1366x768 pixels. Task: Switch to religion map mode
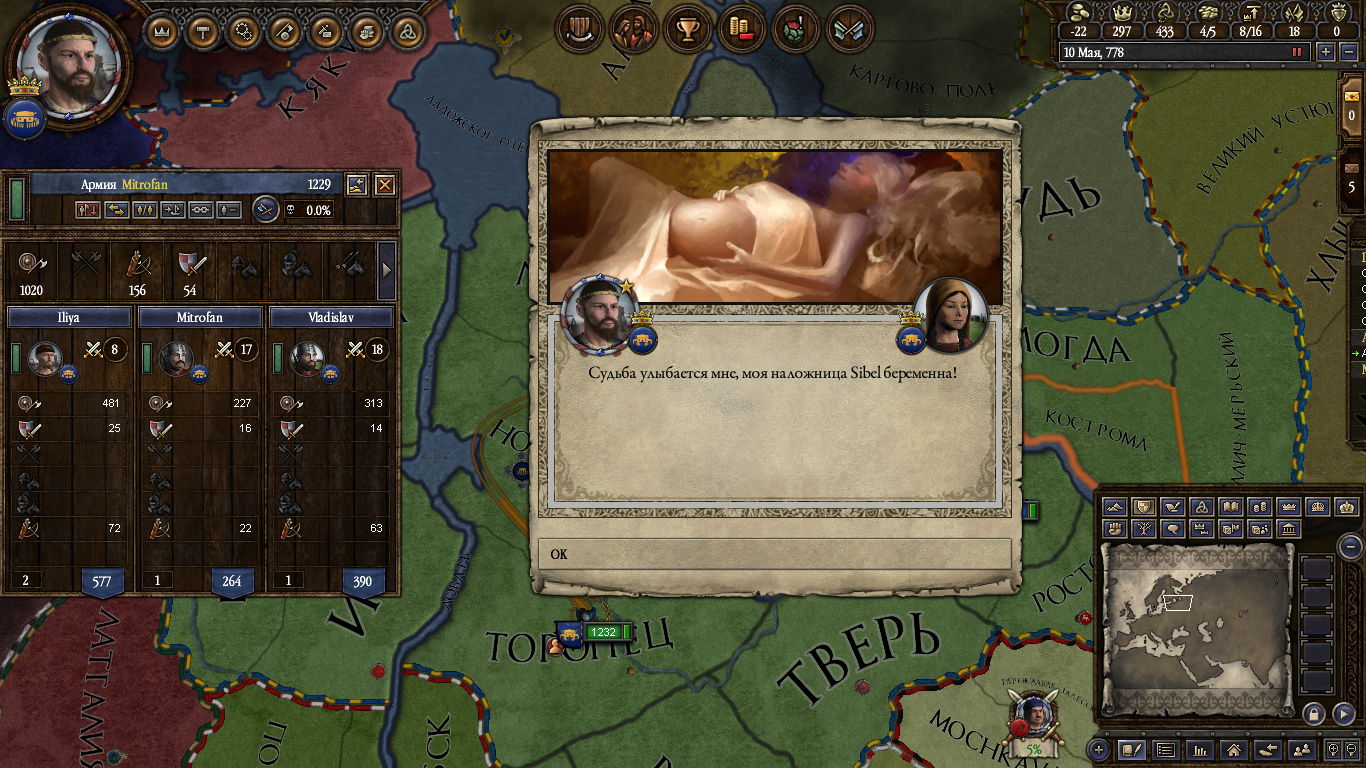click(1203, 507)
